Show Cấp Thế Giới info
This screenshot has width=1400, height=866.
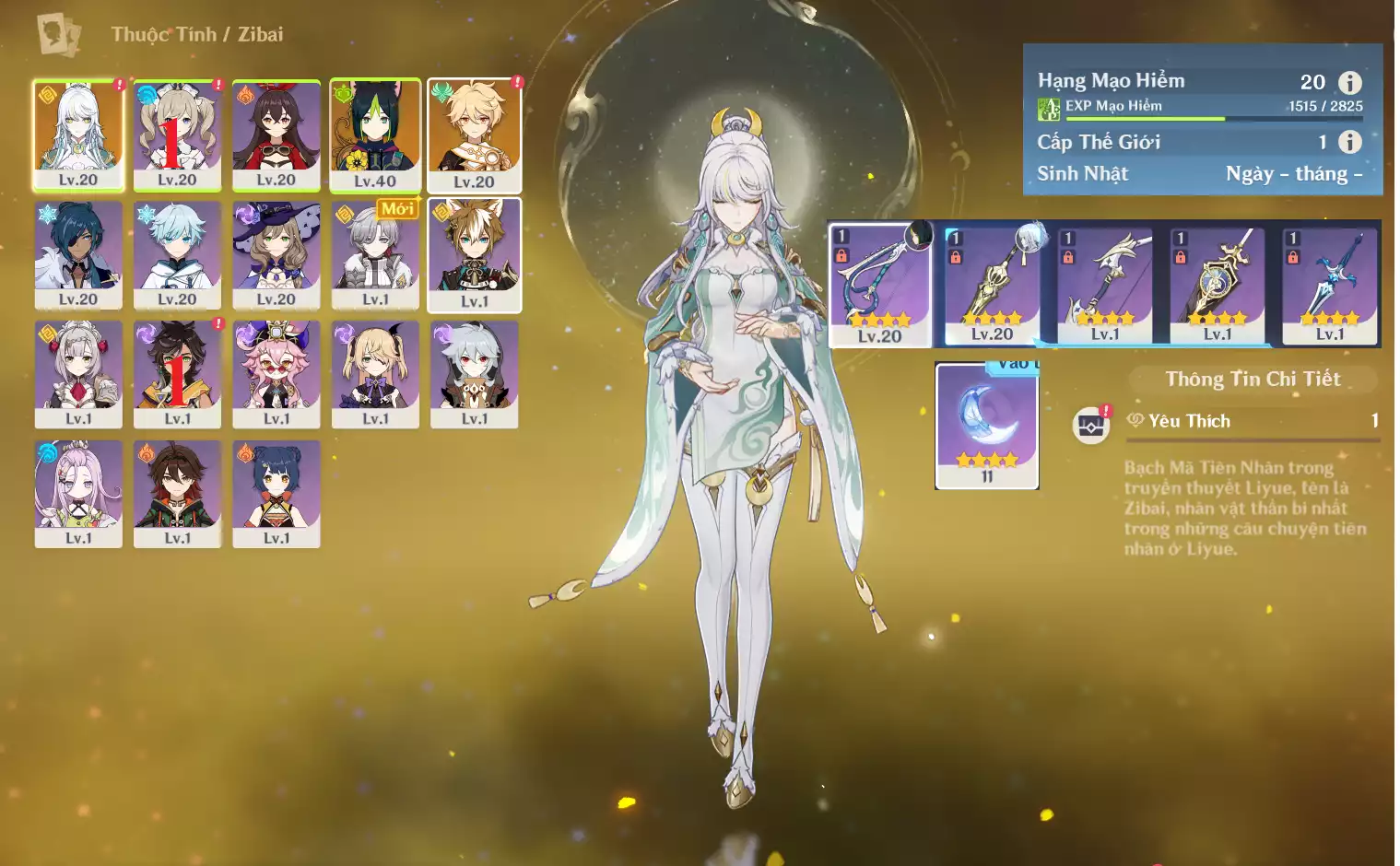(x=1349, y=142)
